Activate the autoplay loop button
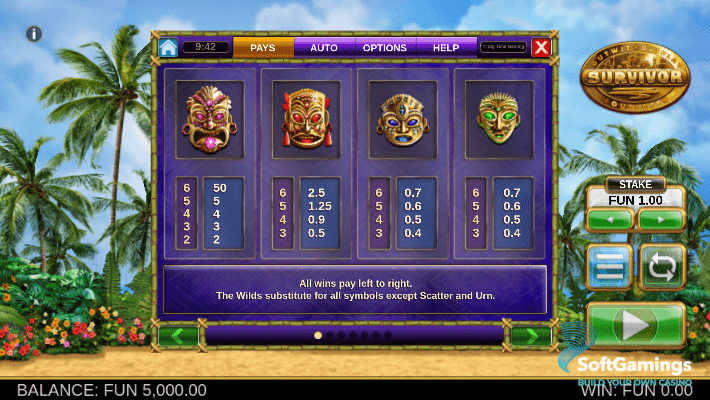The height and width of the screenshot is (400, 710). (661, 267)
